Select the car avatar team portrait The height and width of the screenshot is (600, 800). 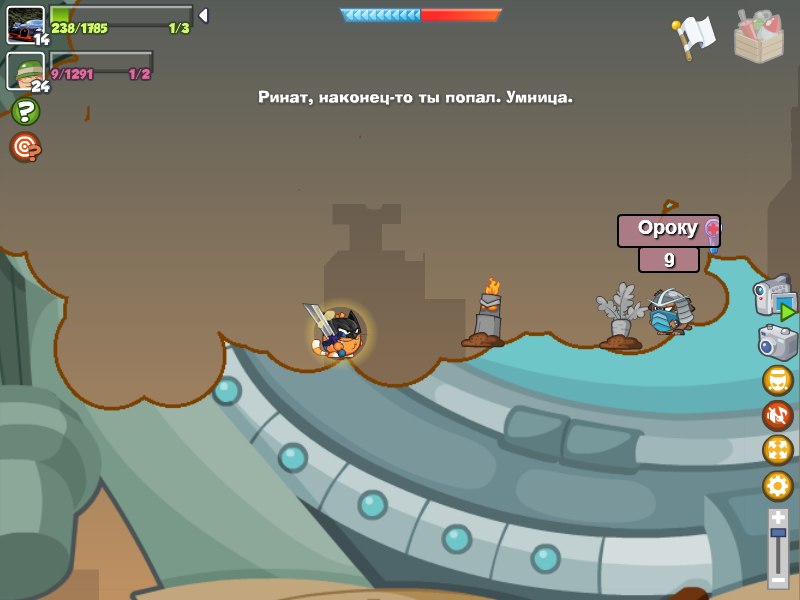(x=25, y=24)
